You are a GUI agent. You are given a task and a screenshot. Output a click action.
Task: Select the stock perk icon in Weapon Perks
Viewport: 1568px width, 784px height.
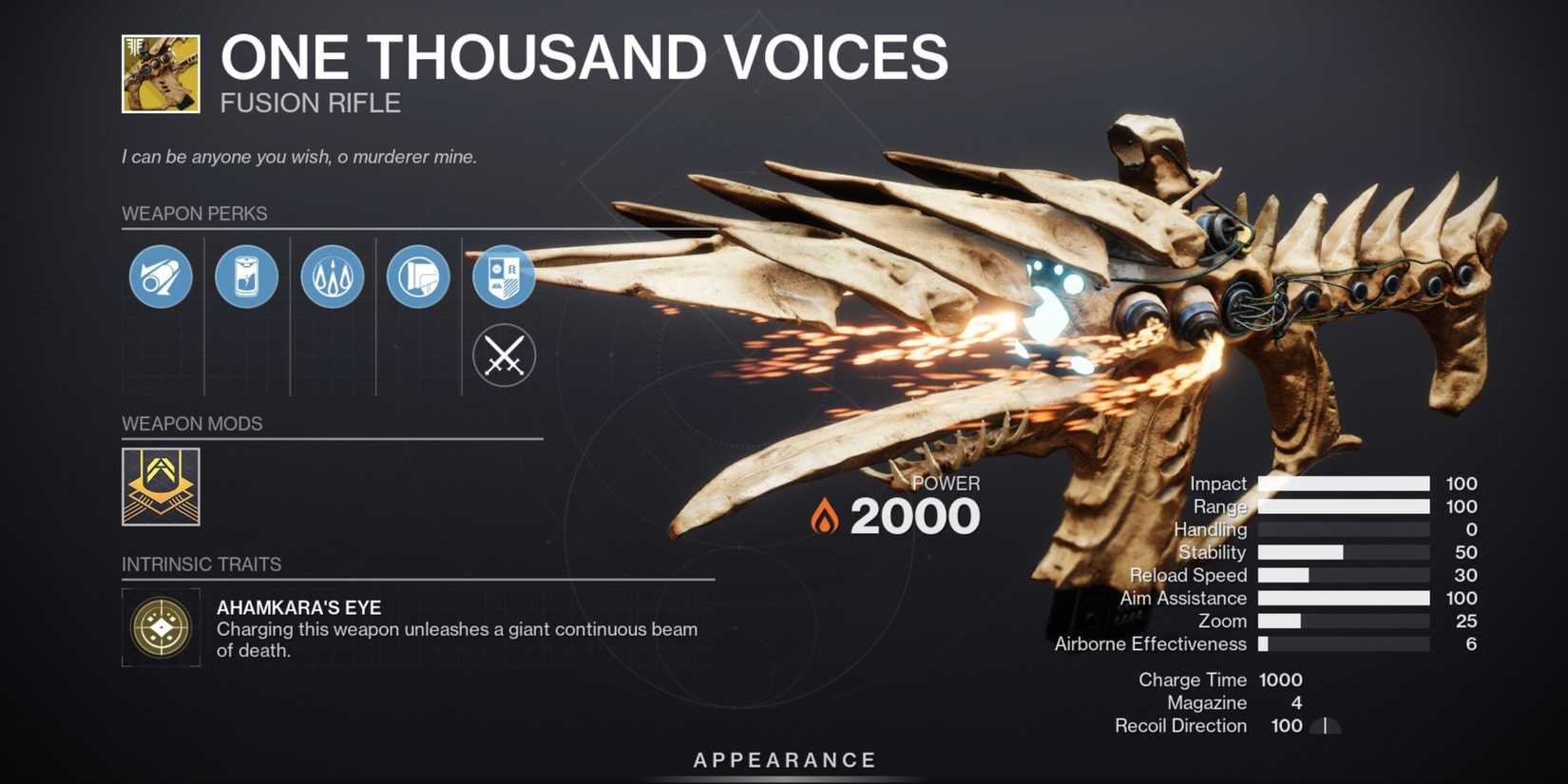(x=417, y=277)
